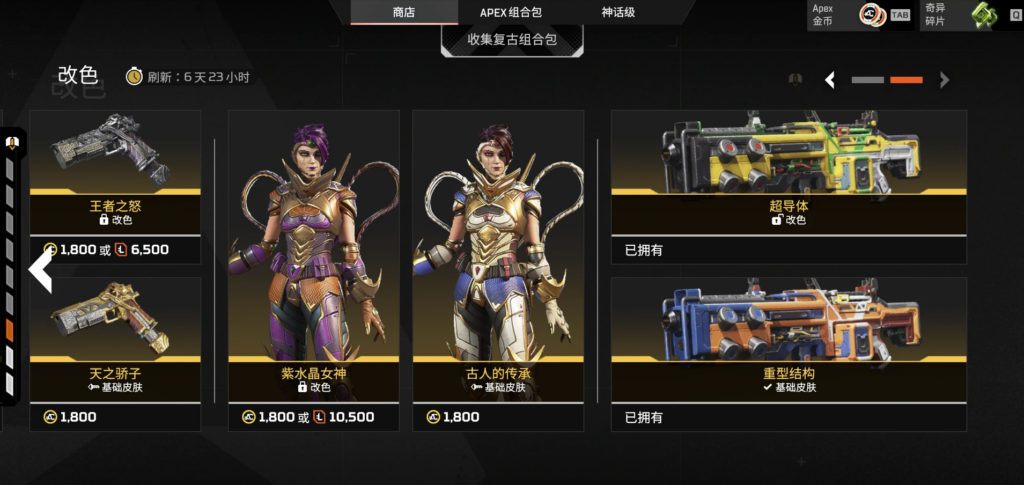Select the 超导体 weapon skin
The height and width of the screenshot is (485, 1024).
tap(789, 185)
